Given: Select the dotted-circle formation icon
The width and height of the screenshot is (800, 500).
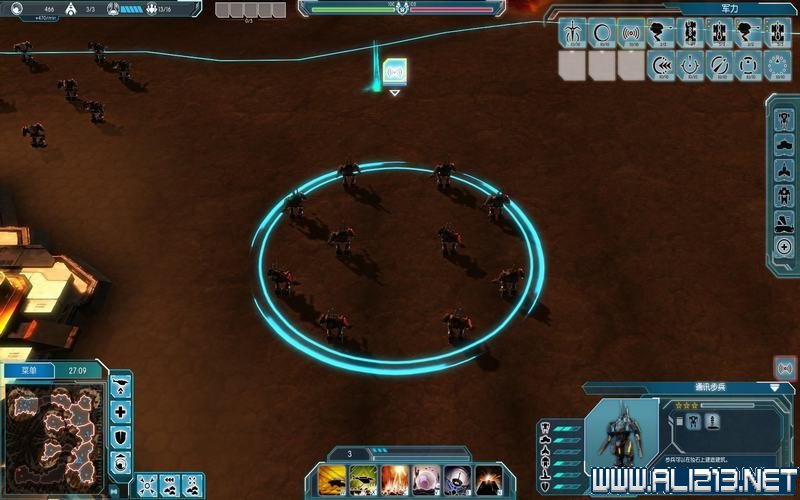Looking at the screenshot, I should [x=778, y=66].
